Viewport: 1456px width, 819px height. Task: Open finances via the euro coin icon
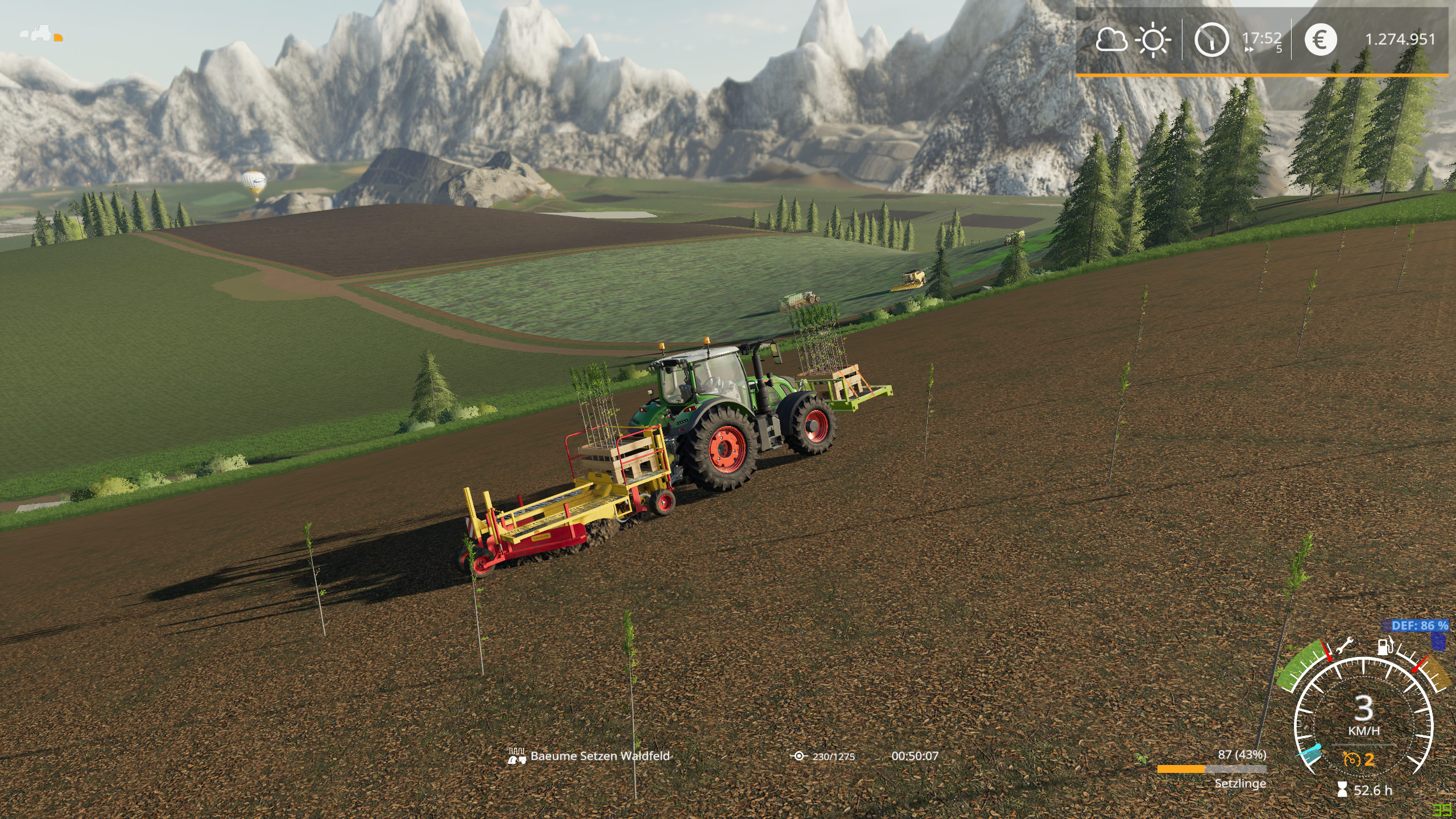click(x=1319, y=40)
